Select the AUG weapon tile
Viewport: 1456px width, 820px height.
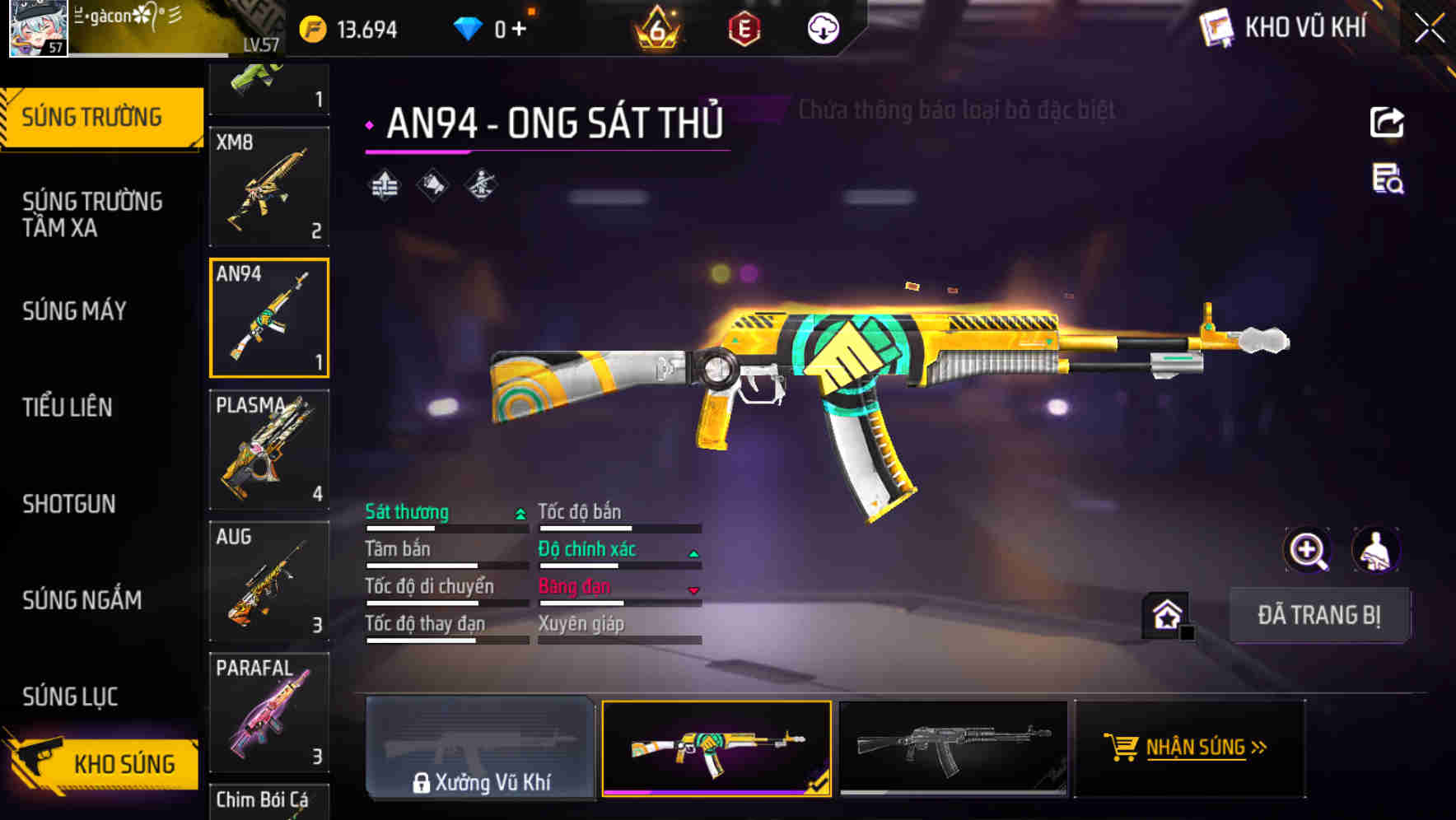(x=269, y=581)
